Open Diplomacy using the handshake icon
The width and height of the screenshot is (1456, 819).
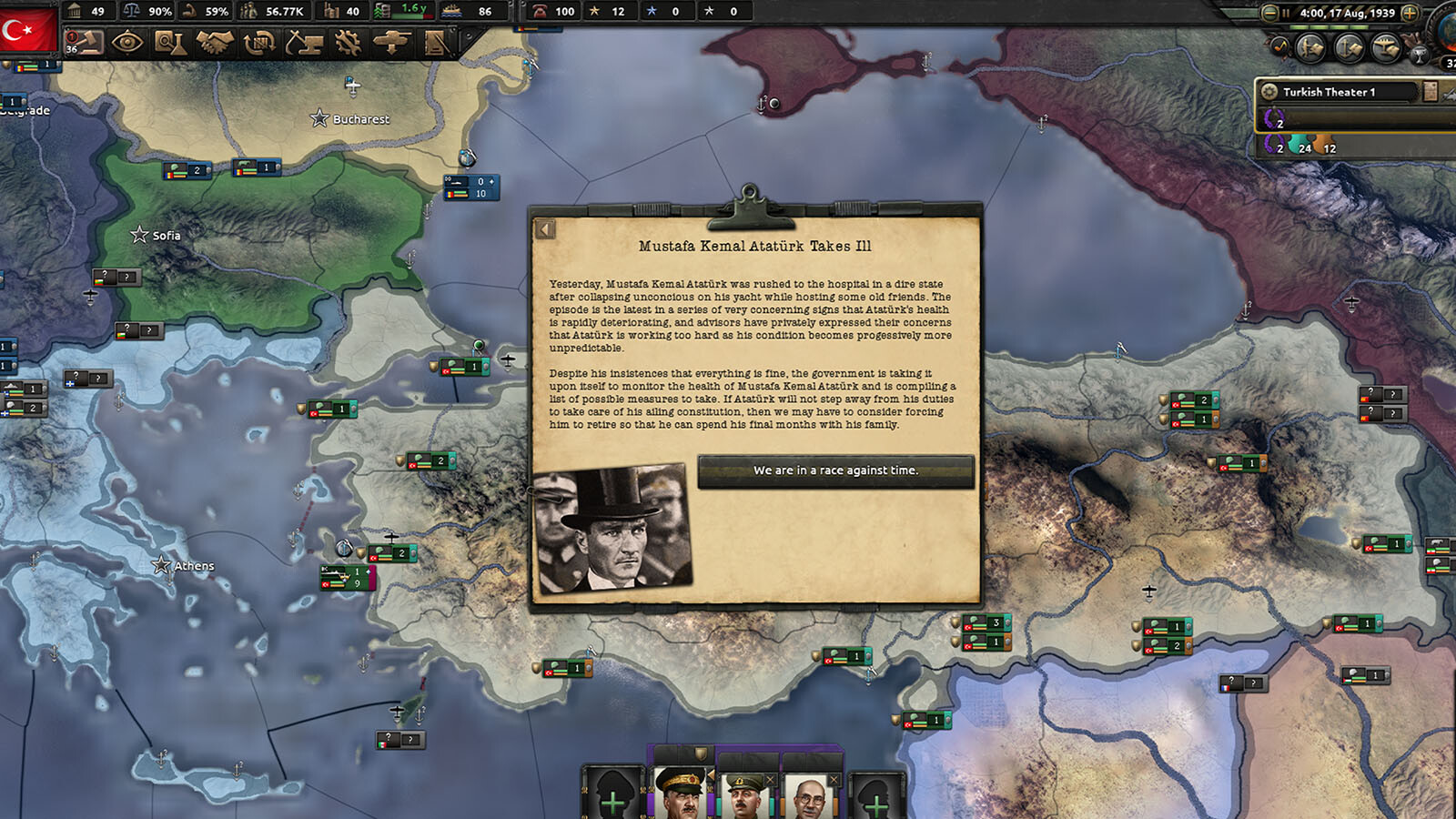pos(216,43)
